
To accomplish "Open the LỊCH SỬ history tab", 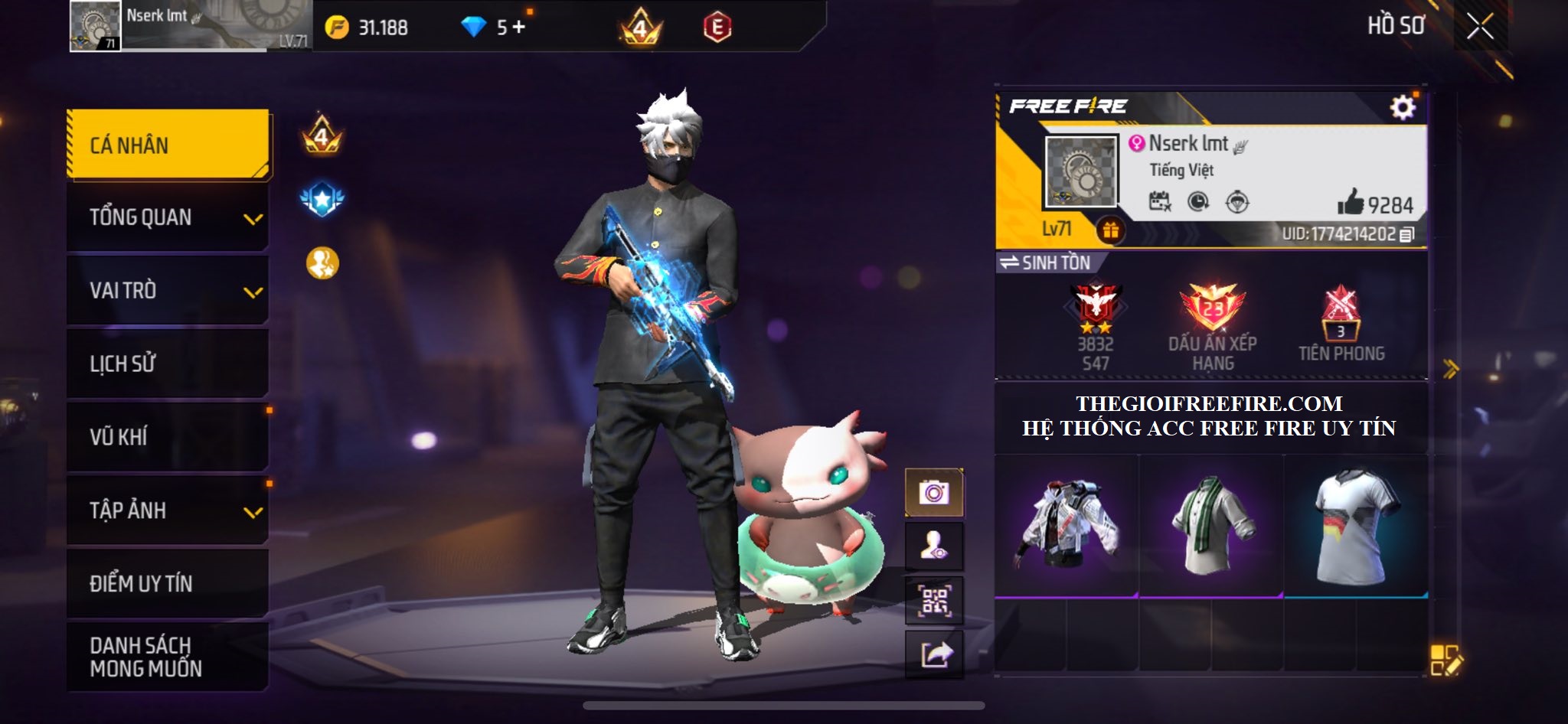I will (168, 364).
